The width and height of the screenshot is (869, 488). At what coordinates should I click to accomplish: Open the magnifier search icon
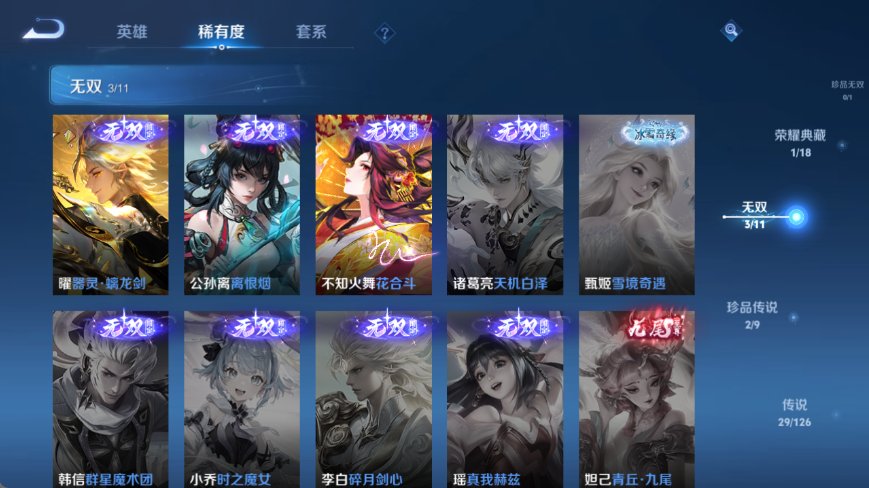[x=731, y=31]
